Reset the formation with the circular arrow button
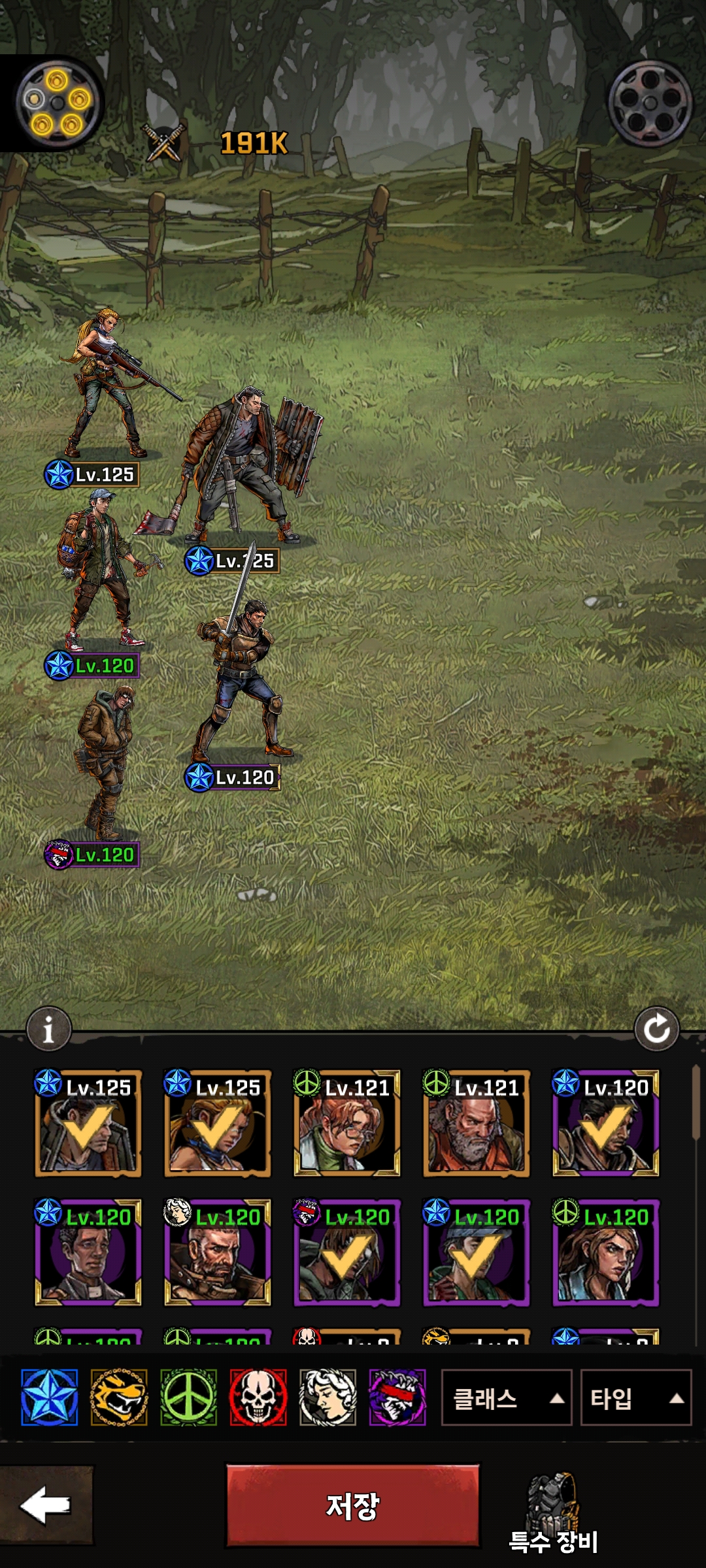The height and width of the screenshot is (1568, 706). coord(656,1030)
